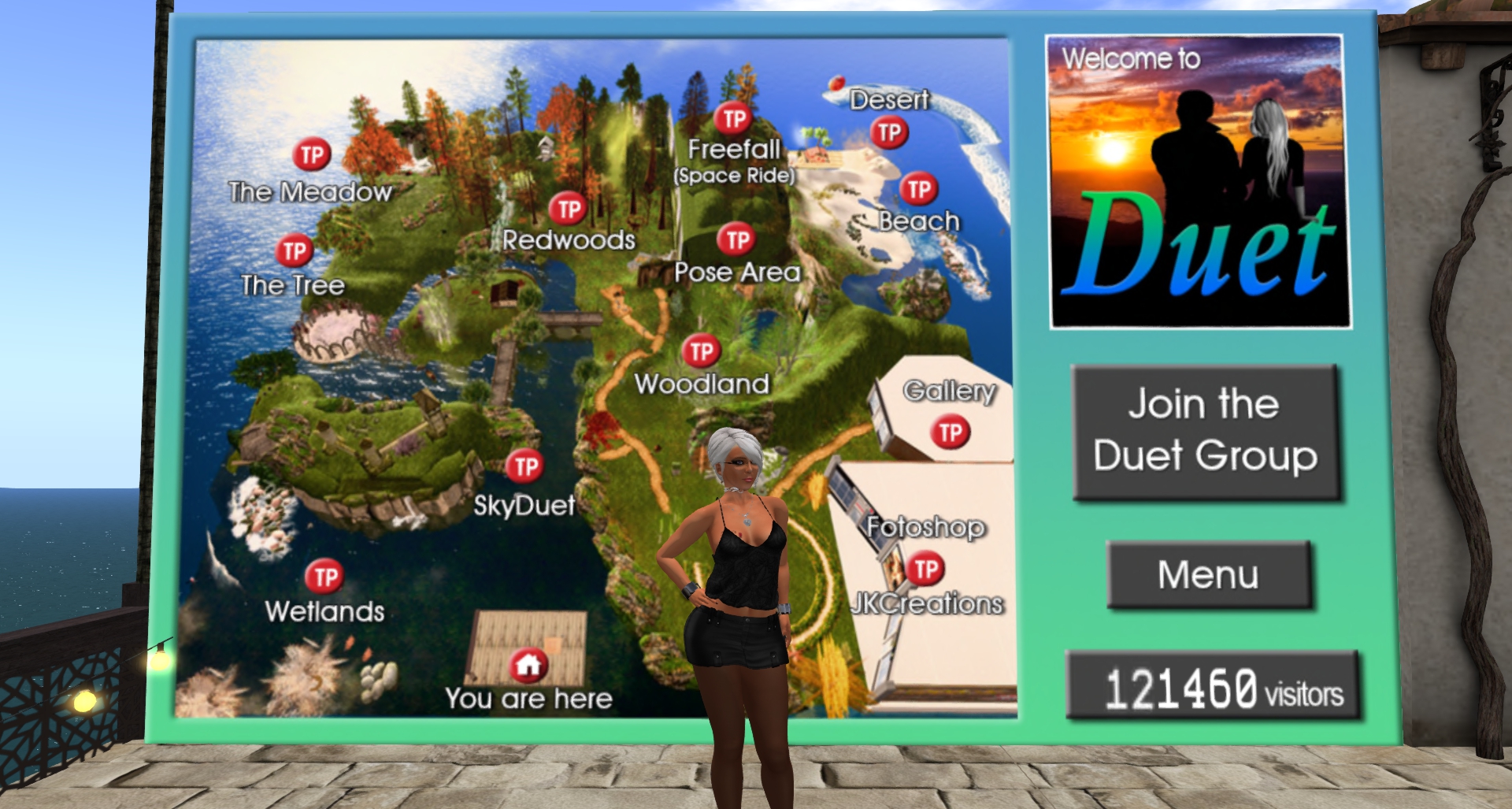Select the Pose Area TP marker
This screenshot has width=1512, height=809.
[x=736, y=239]
